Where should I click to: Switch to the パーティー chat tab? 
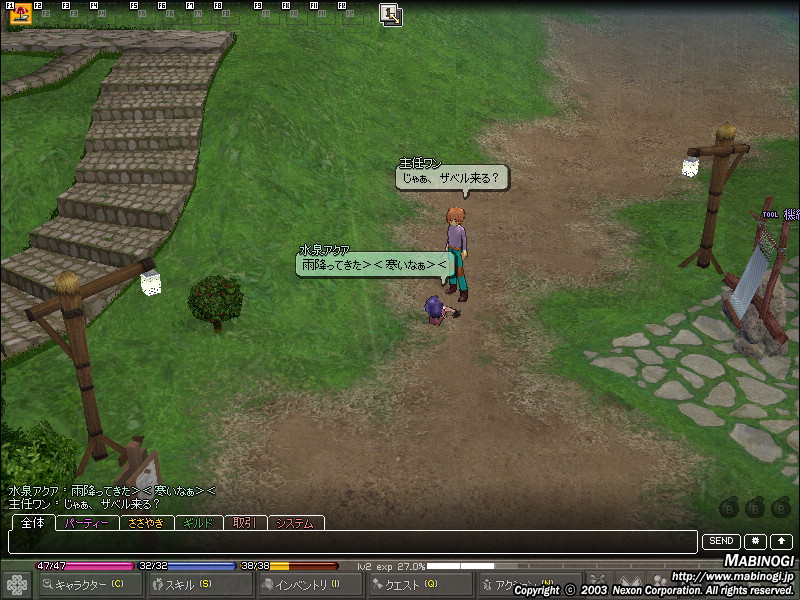[x=88, y=523]
